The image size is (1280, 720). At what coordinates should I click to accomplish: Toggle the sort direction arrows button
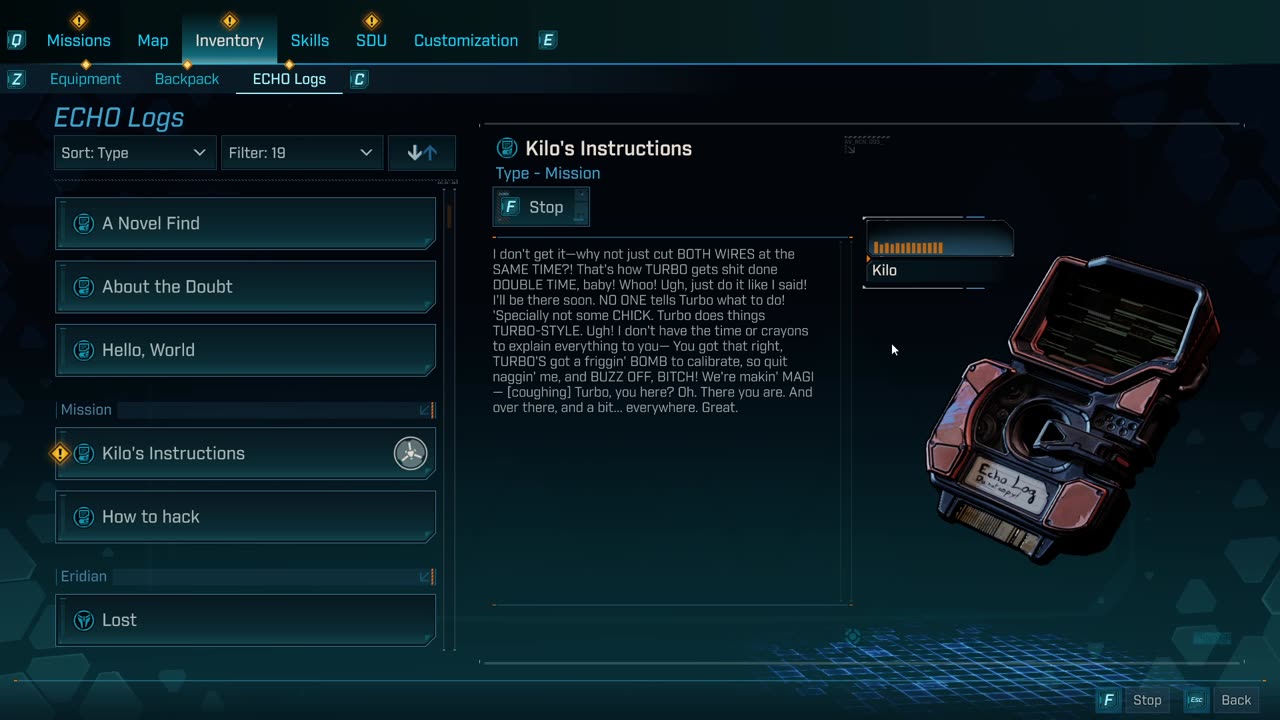tap(422, 153)
